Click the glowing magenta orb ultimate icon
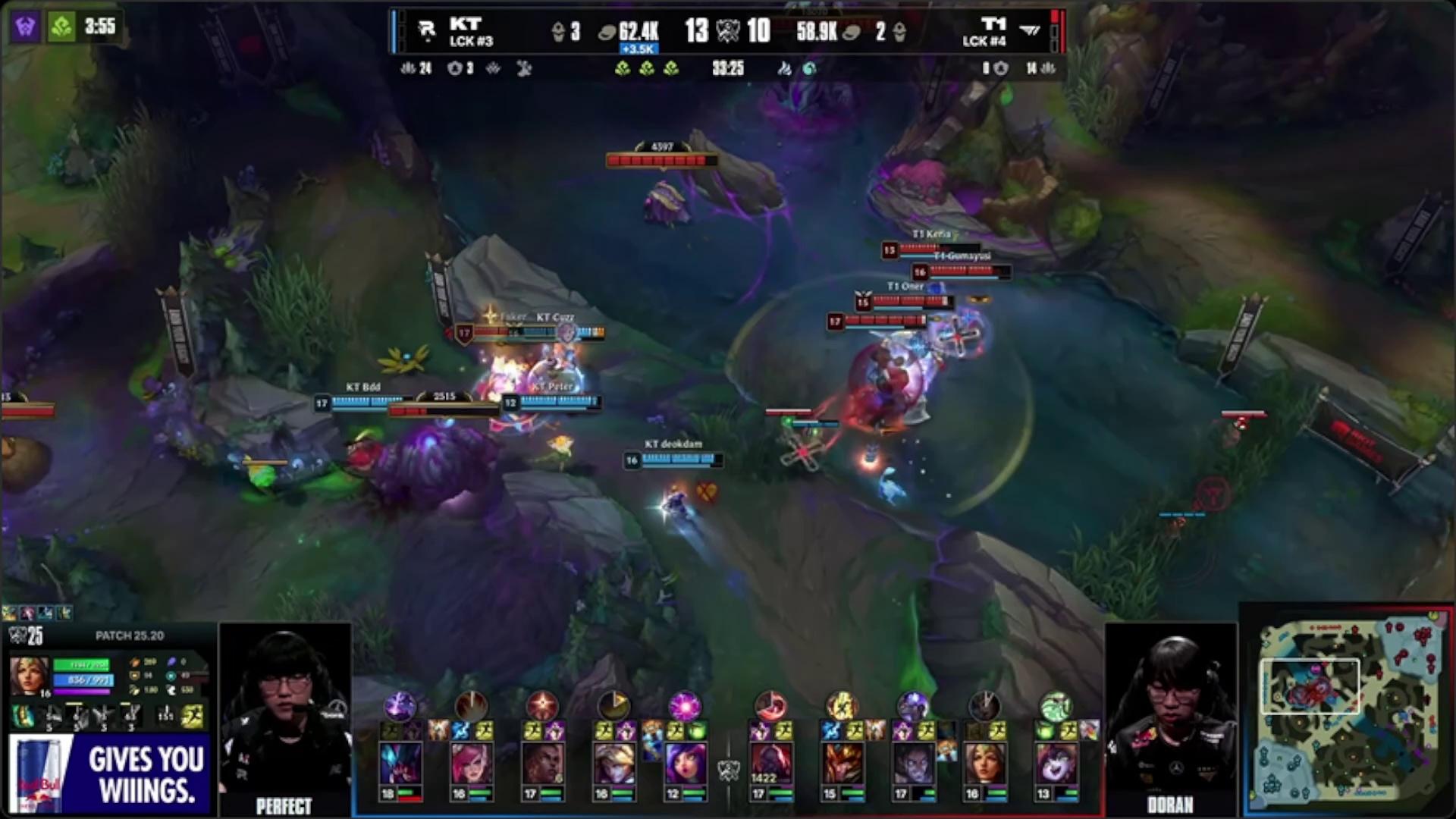The width and height of the screenshot is (1456, 819). [x=684, y=706]
